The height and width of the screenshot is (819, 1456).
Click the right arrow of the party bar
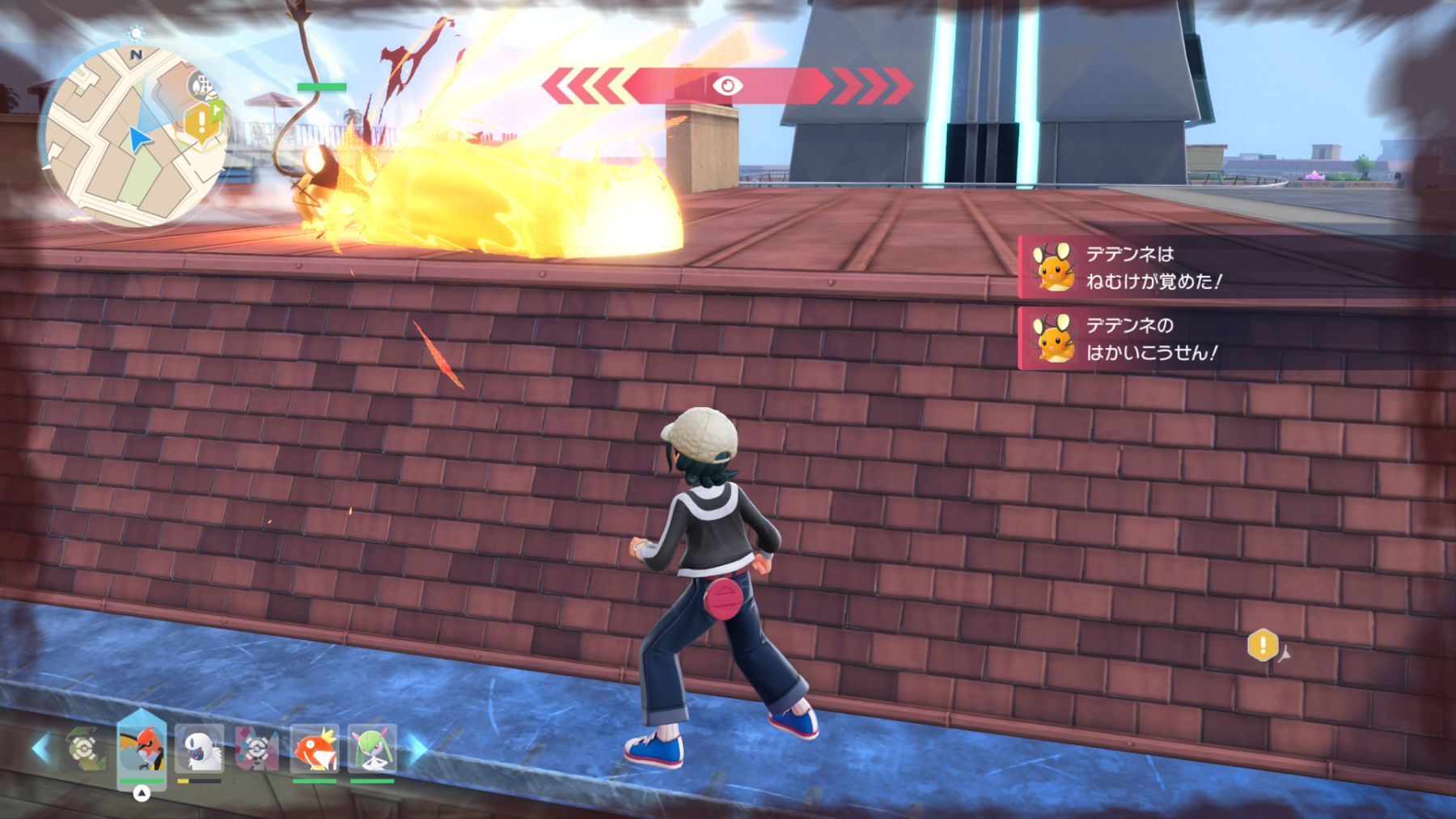tap(417, 749)
